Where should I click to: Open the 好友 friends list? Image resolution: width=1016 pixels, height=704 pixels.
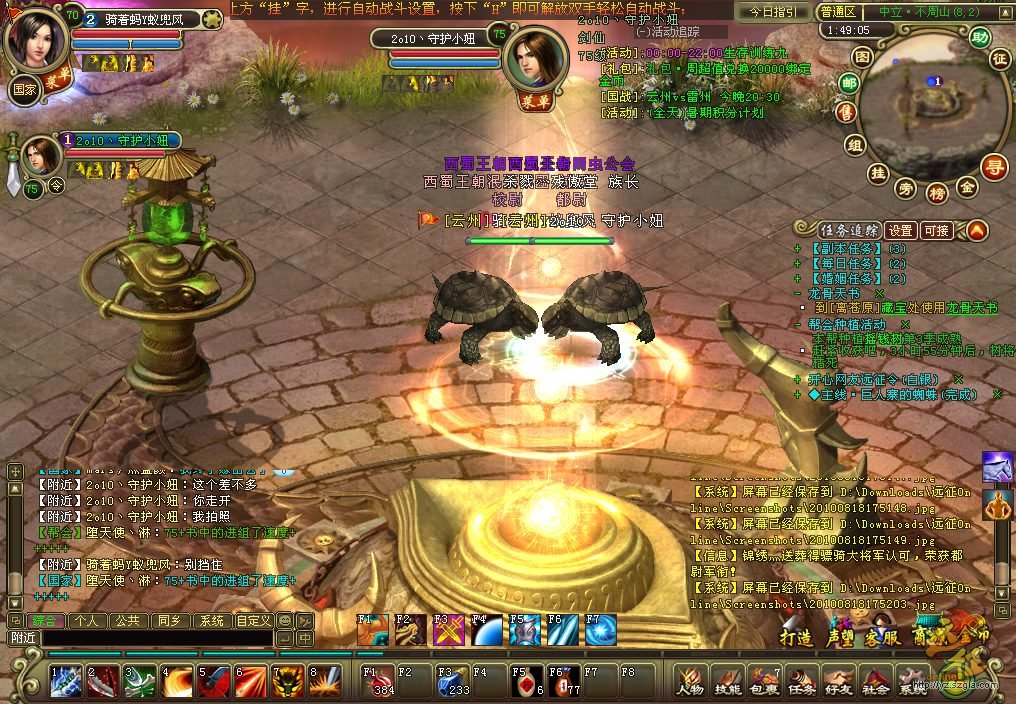click(838, 681)
